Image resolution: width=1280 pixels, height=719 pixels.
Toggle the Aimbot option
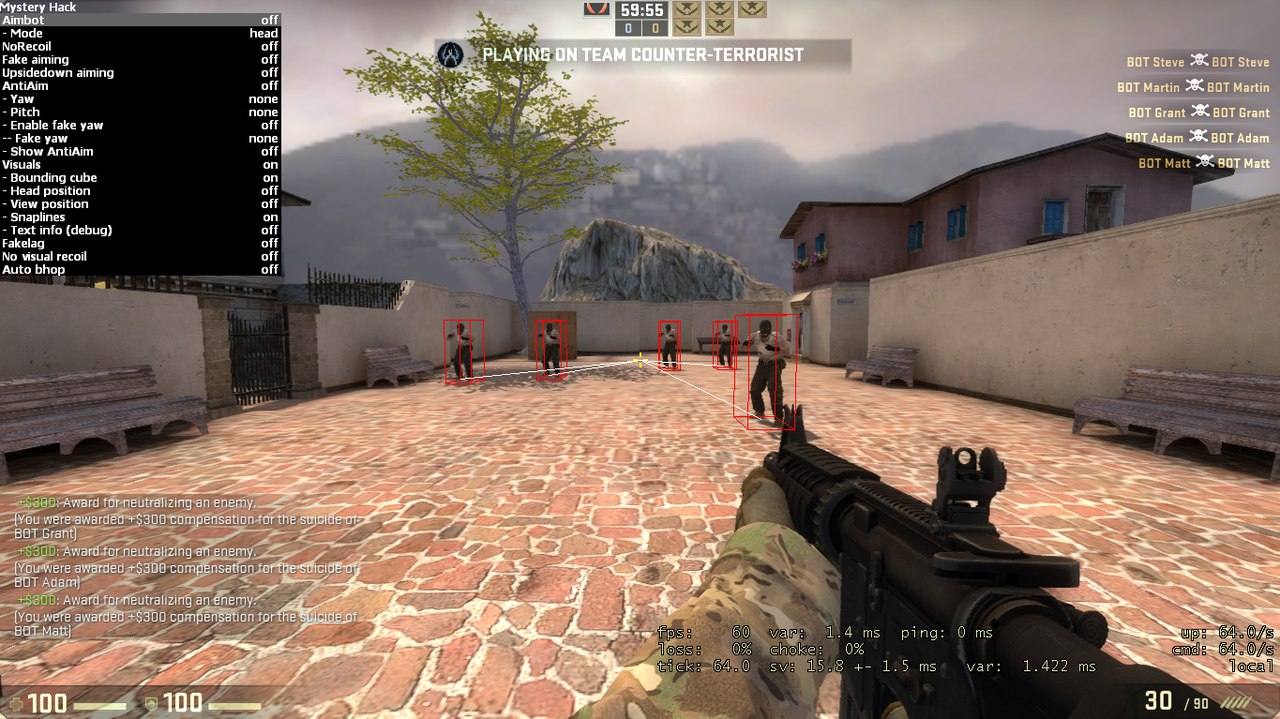pos(140,20)
